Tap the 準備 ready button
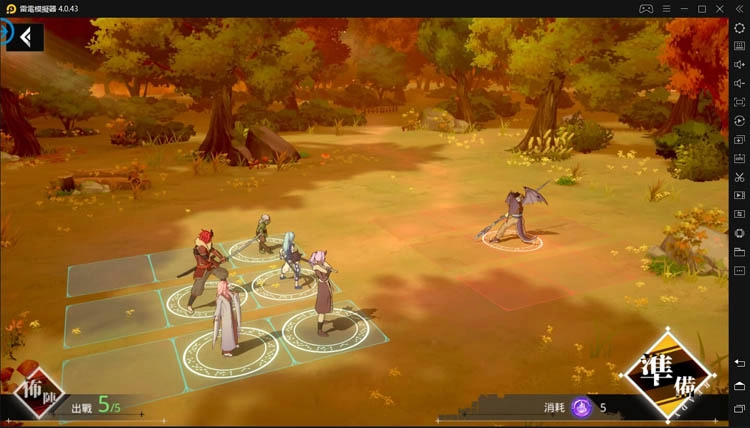Image resolution: width=750 pixels, height=428 pixels. tap(667, 376)
